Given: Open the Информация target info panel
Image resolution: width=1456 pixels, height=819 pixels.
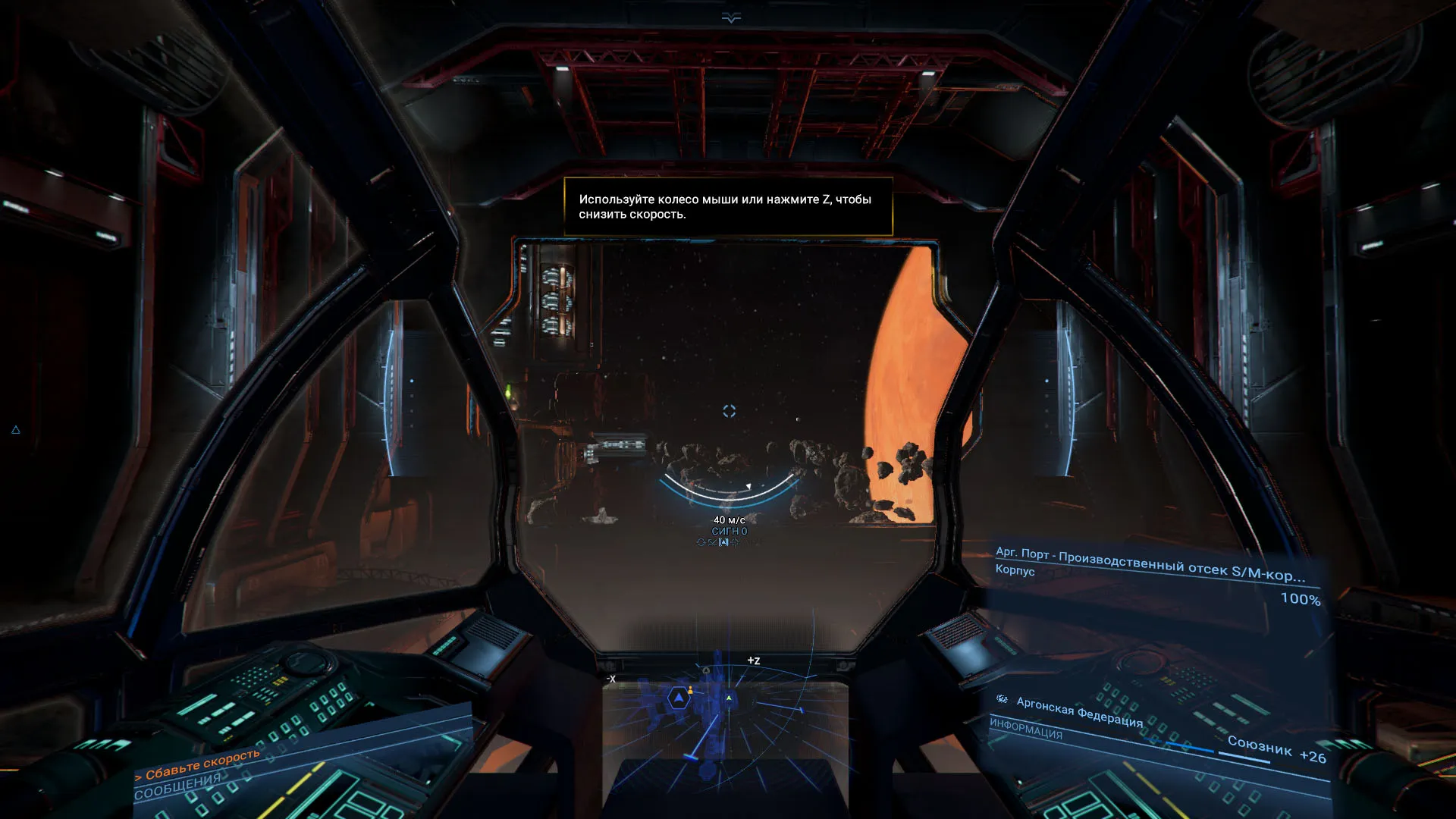Looking at the screenshot, I should pyautogui.click(x=1025, y=729).
